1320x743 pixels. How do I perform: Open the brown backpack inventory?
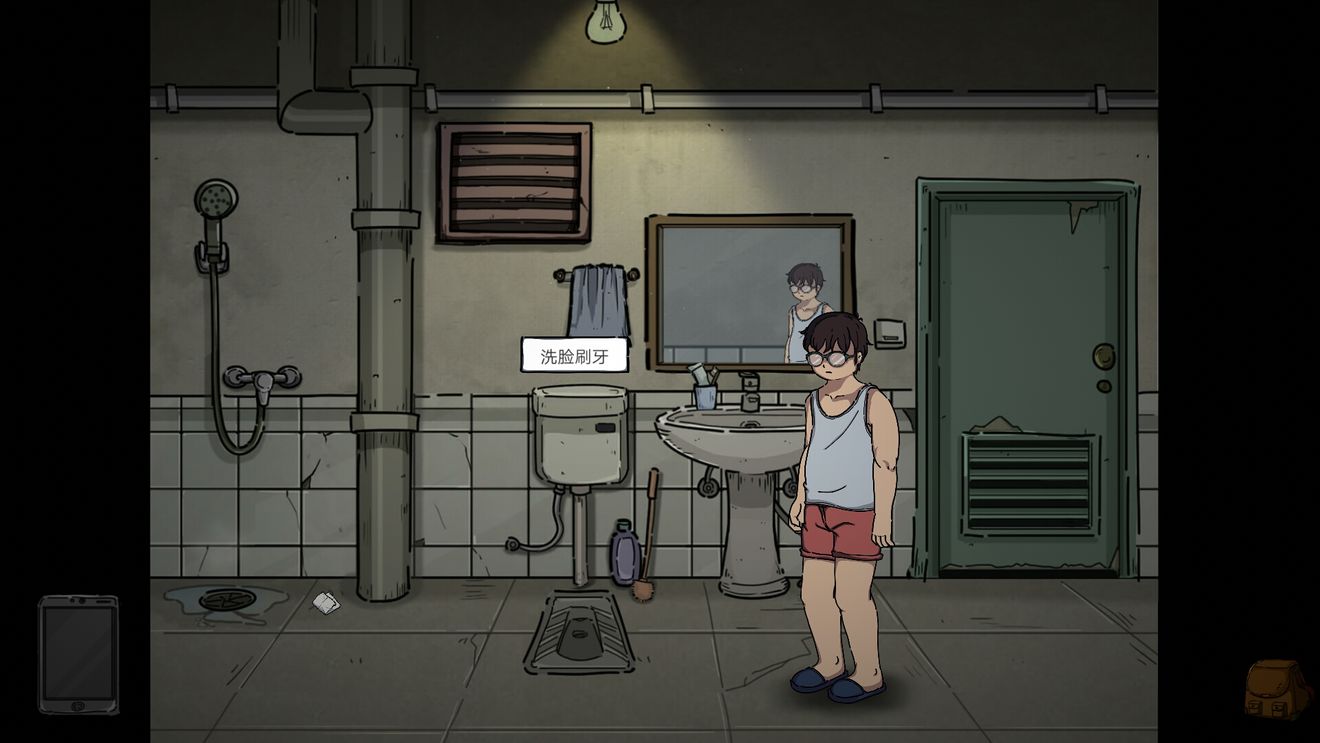point(1275,688)
